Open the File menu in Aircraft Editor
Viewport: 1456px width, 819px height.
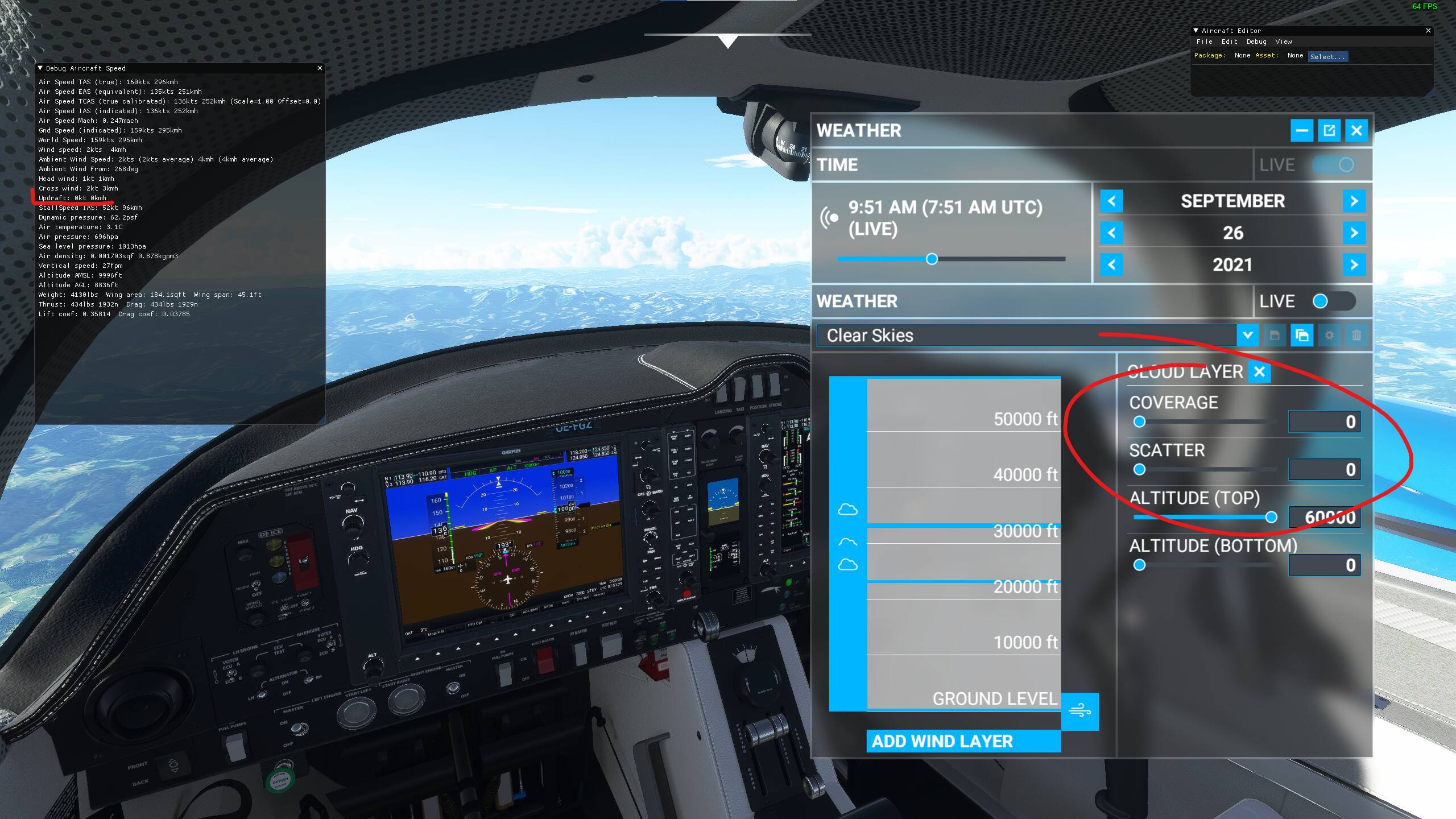[x=1204, y=42]
